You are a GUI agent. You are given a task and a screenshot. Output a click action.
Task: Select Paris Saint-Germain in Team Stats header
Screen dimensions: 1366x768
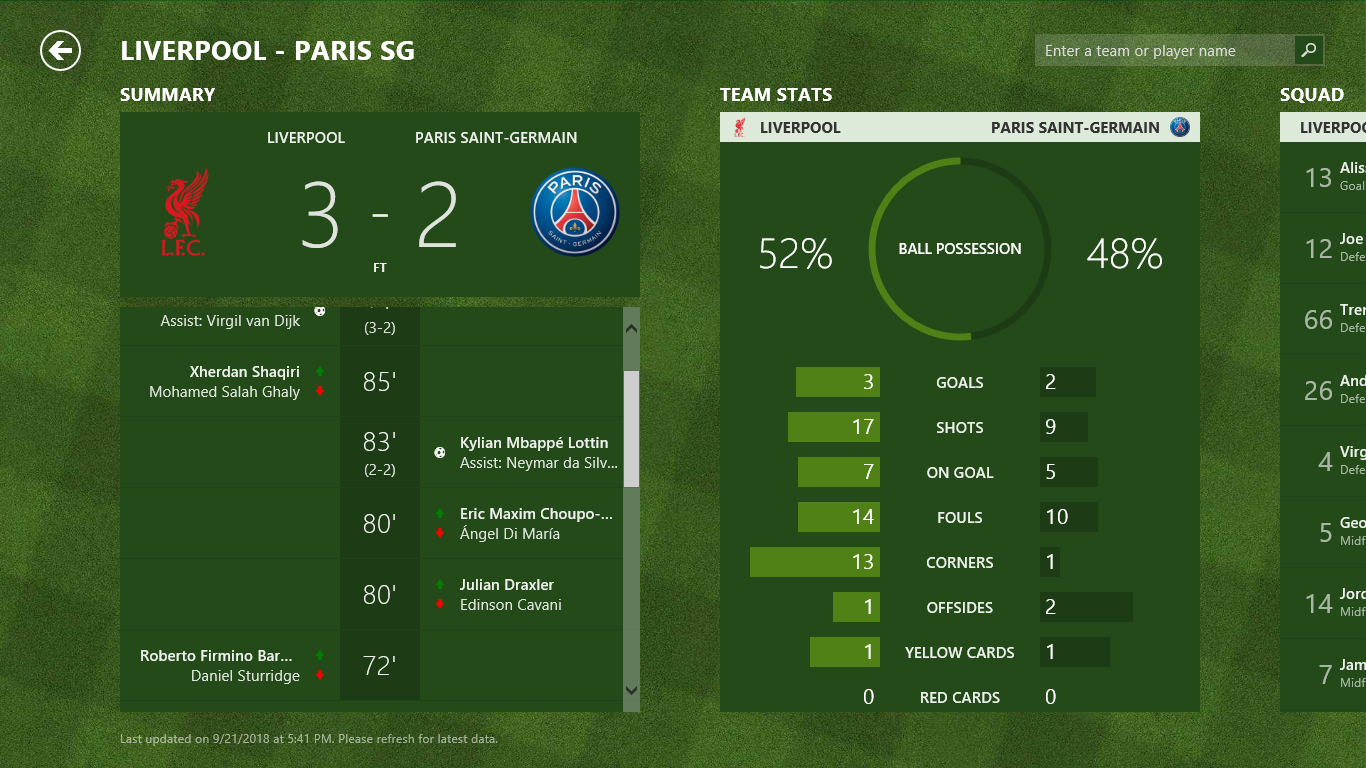click(x=1075, y=127)
